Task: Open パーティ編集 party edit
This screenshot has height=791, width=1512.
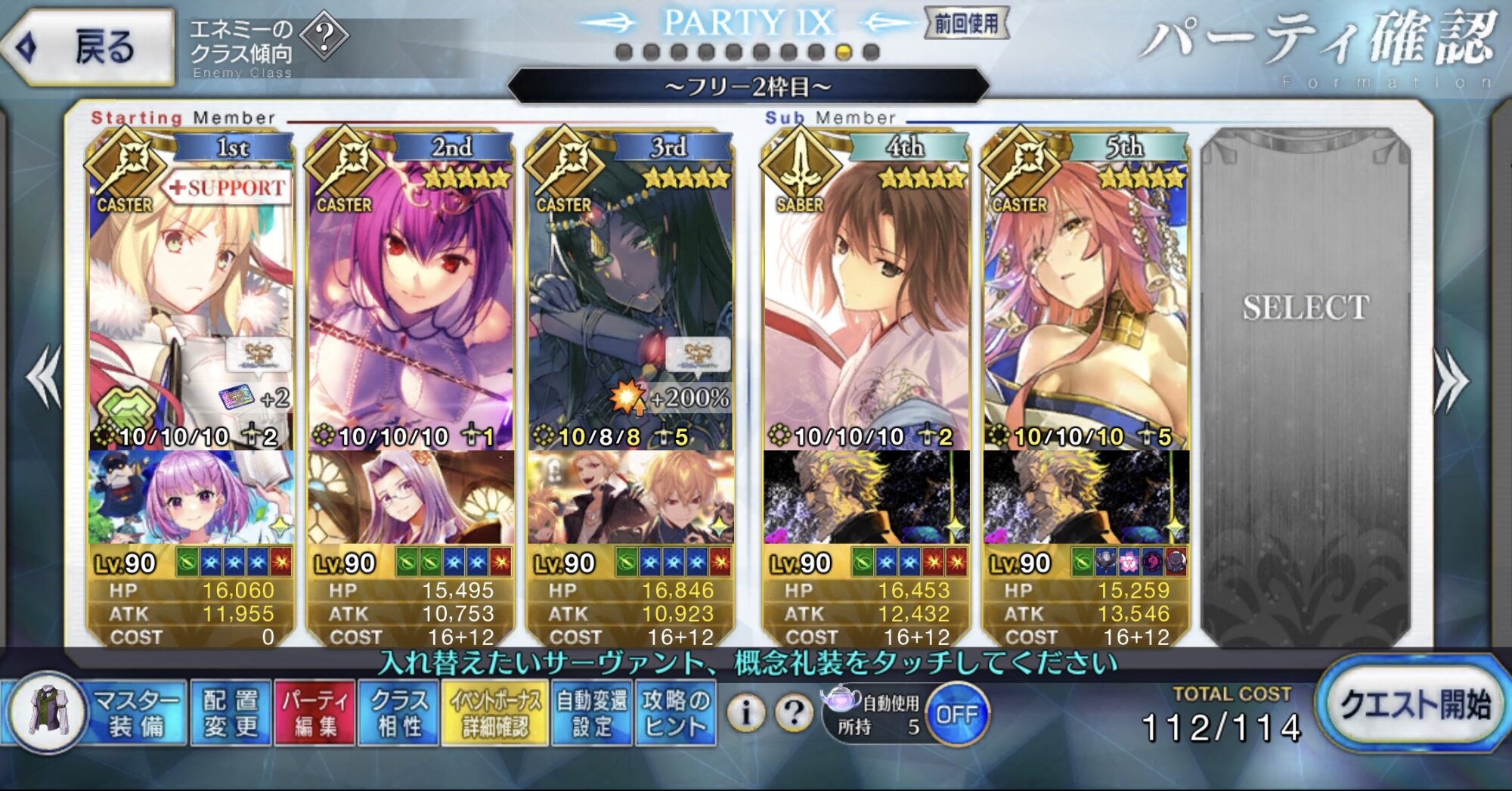Action: point(314,714)
